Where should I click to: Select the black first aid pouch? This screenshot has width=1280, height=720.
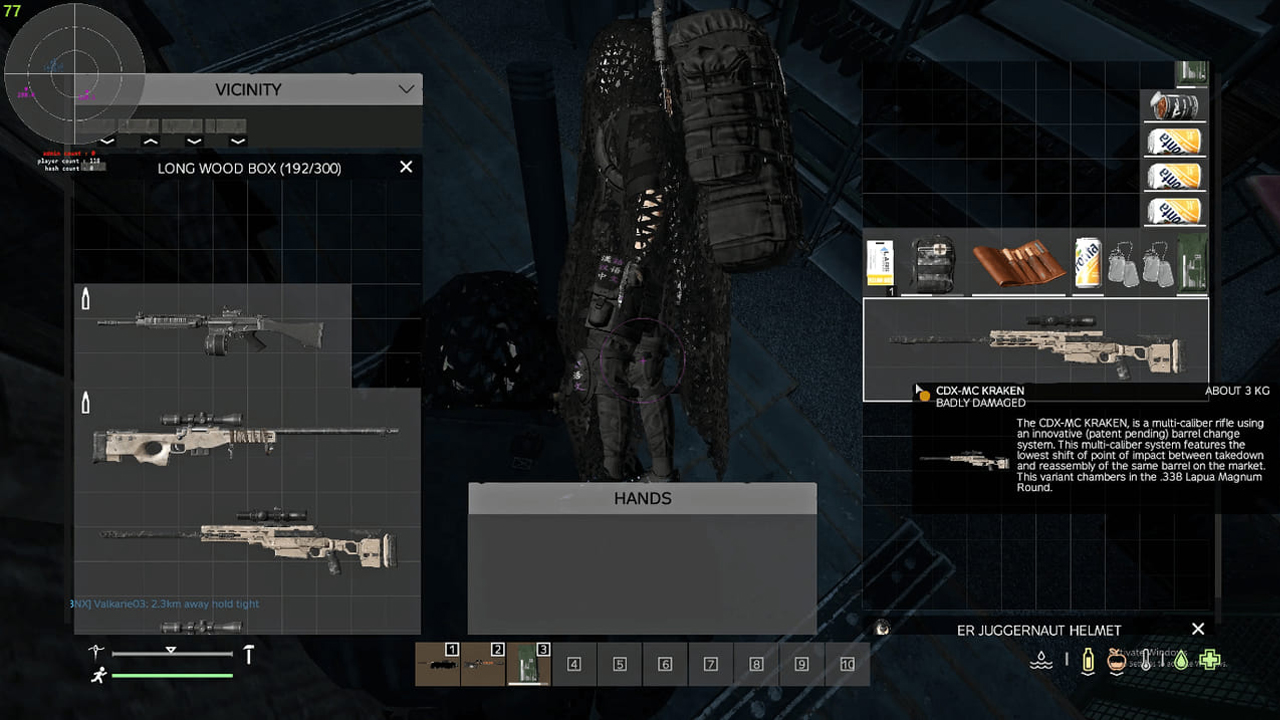click(x=933, y=264)
